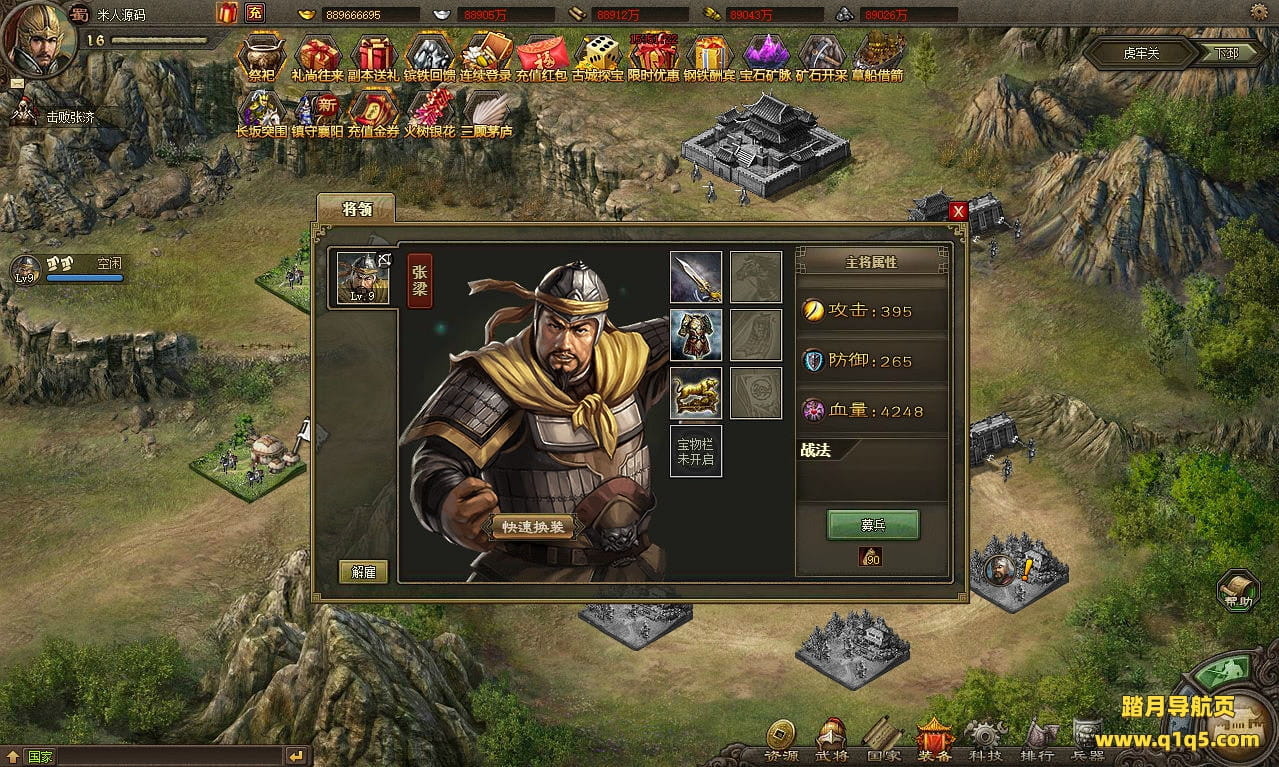This screenshot has width=1279, height=767.
Task: Dismiss the general with the 解雇 button
Action: 363,571
